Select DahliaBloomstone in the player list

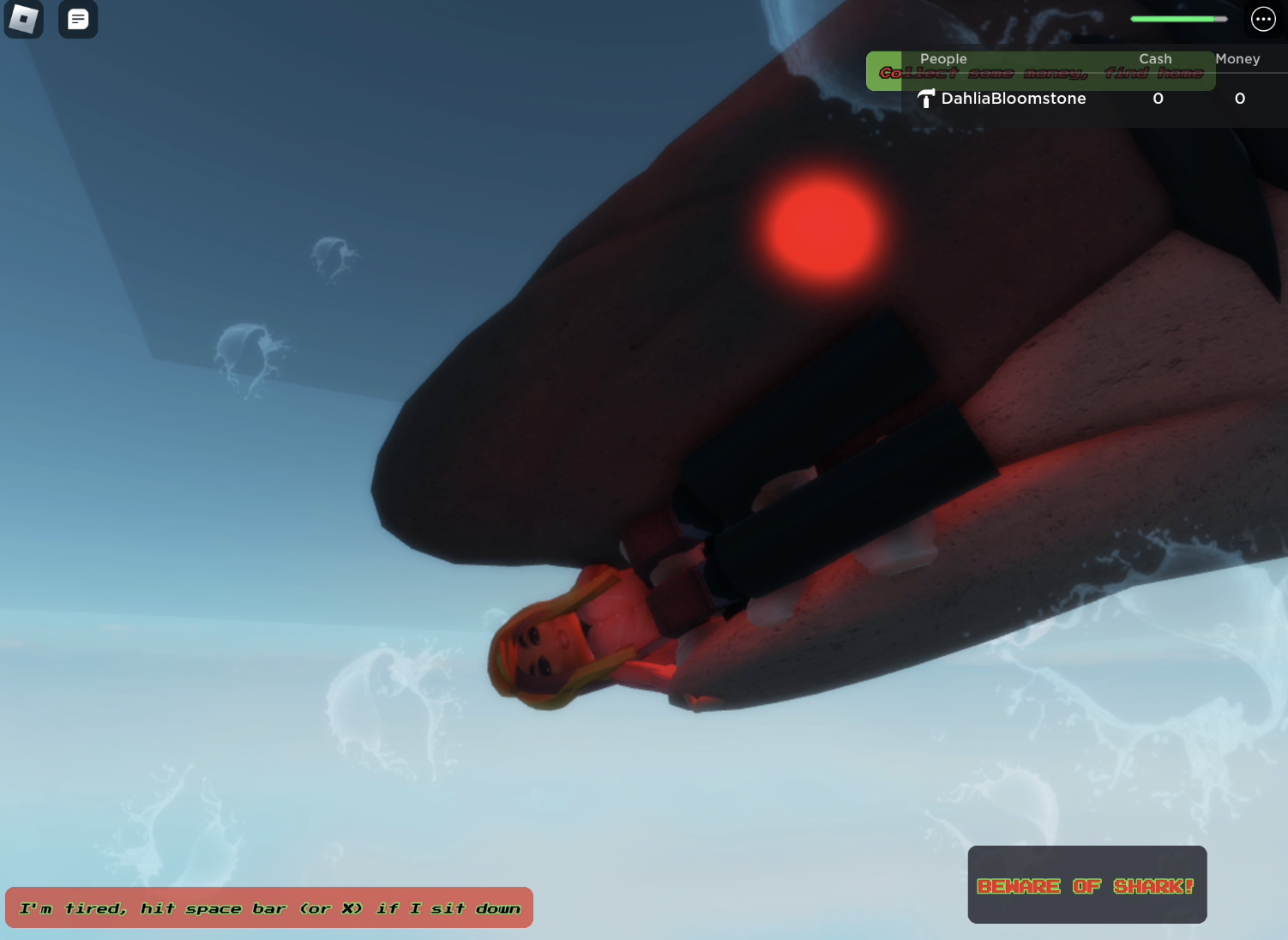tap(1013, 99)
